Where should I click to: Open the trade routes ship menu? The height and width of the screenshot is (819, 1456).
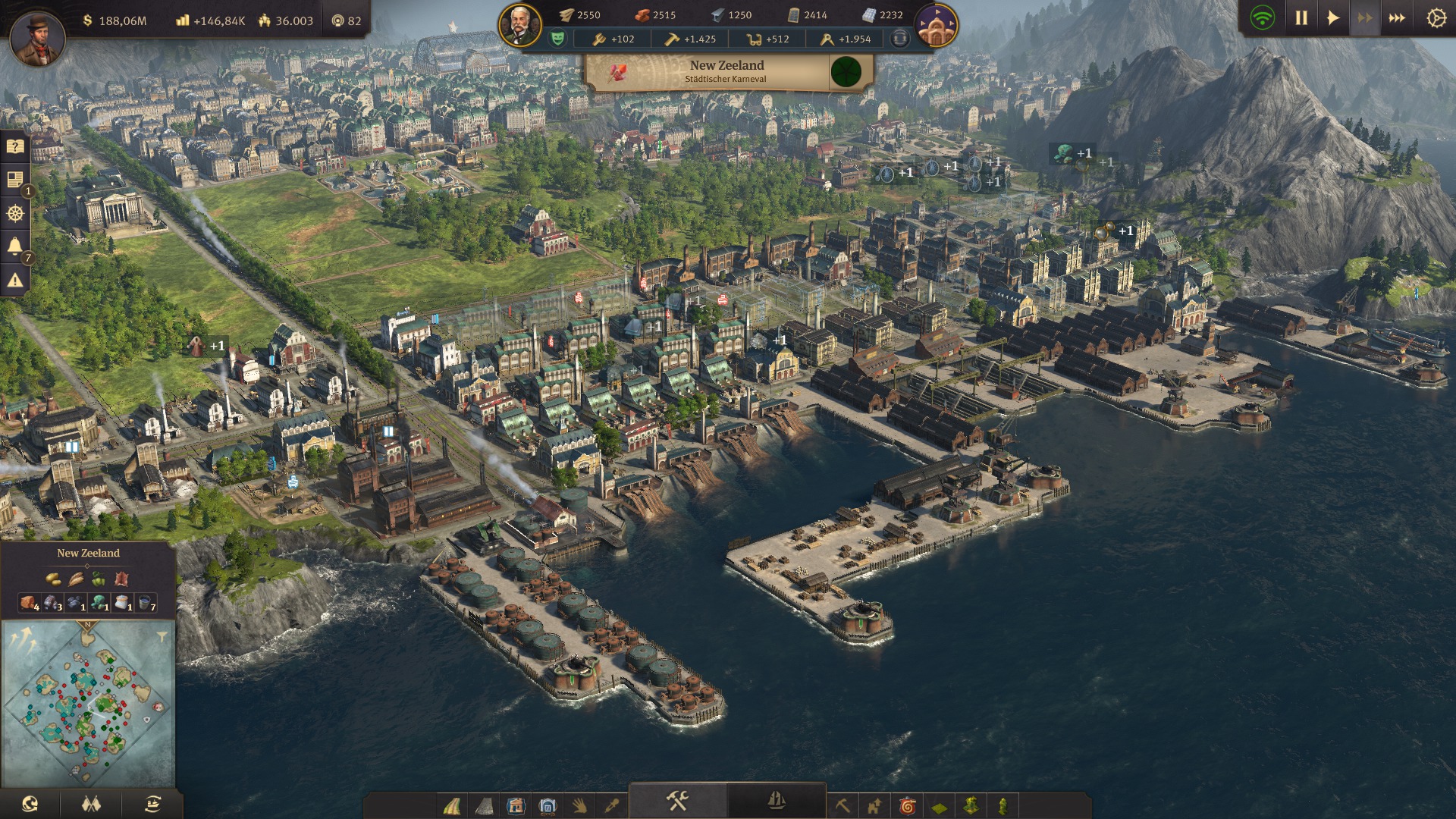(x=152, y=804)
